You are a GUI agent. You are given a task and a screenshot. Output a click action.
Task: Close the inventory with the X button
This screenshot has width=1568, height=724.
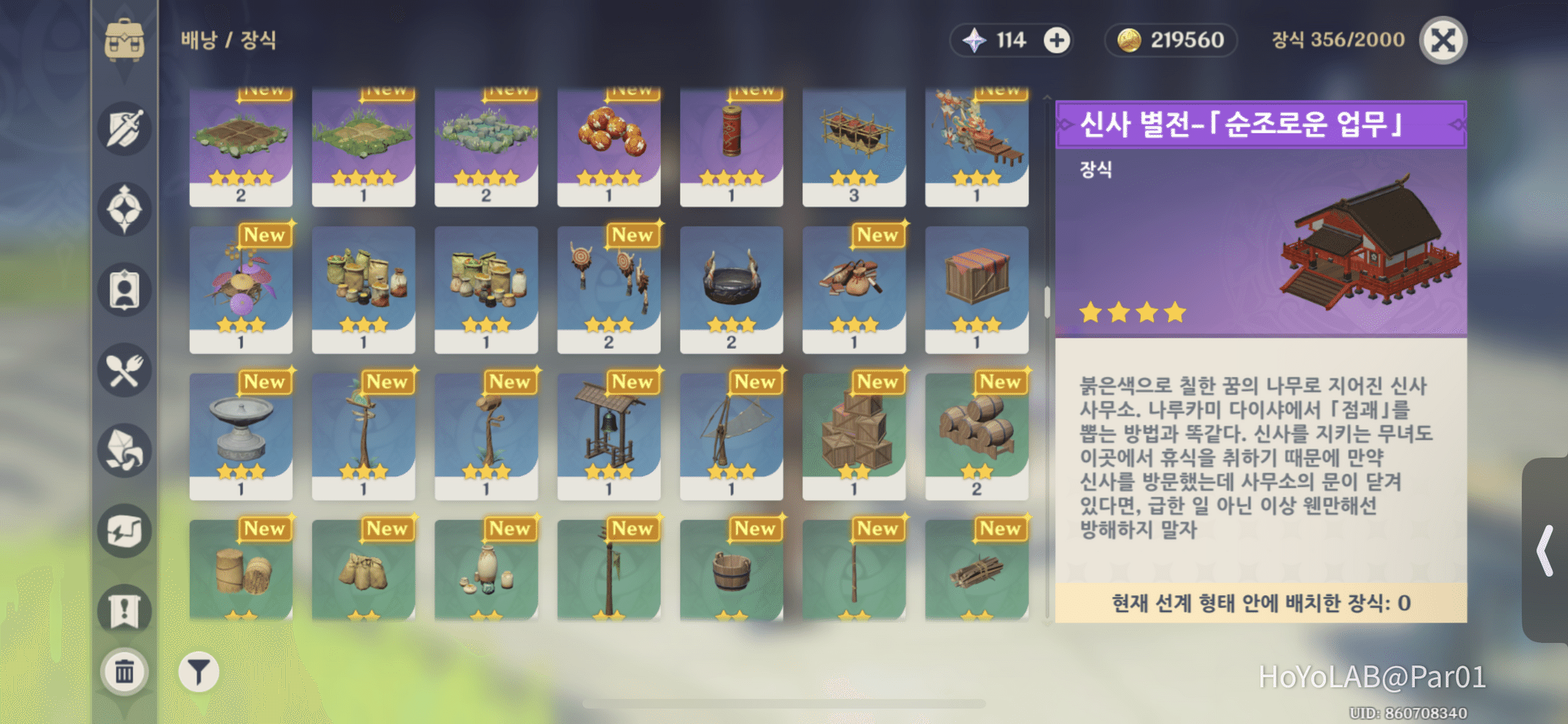[1443, 41]
